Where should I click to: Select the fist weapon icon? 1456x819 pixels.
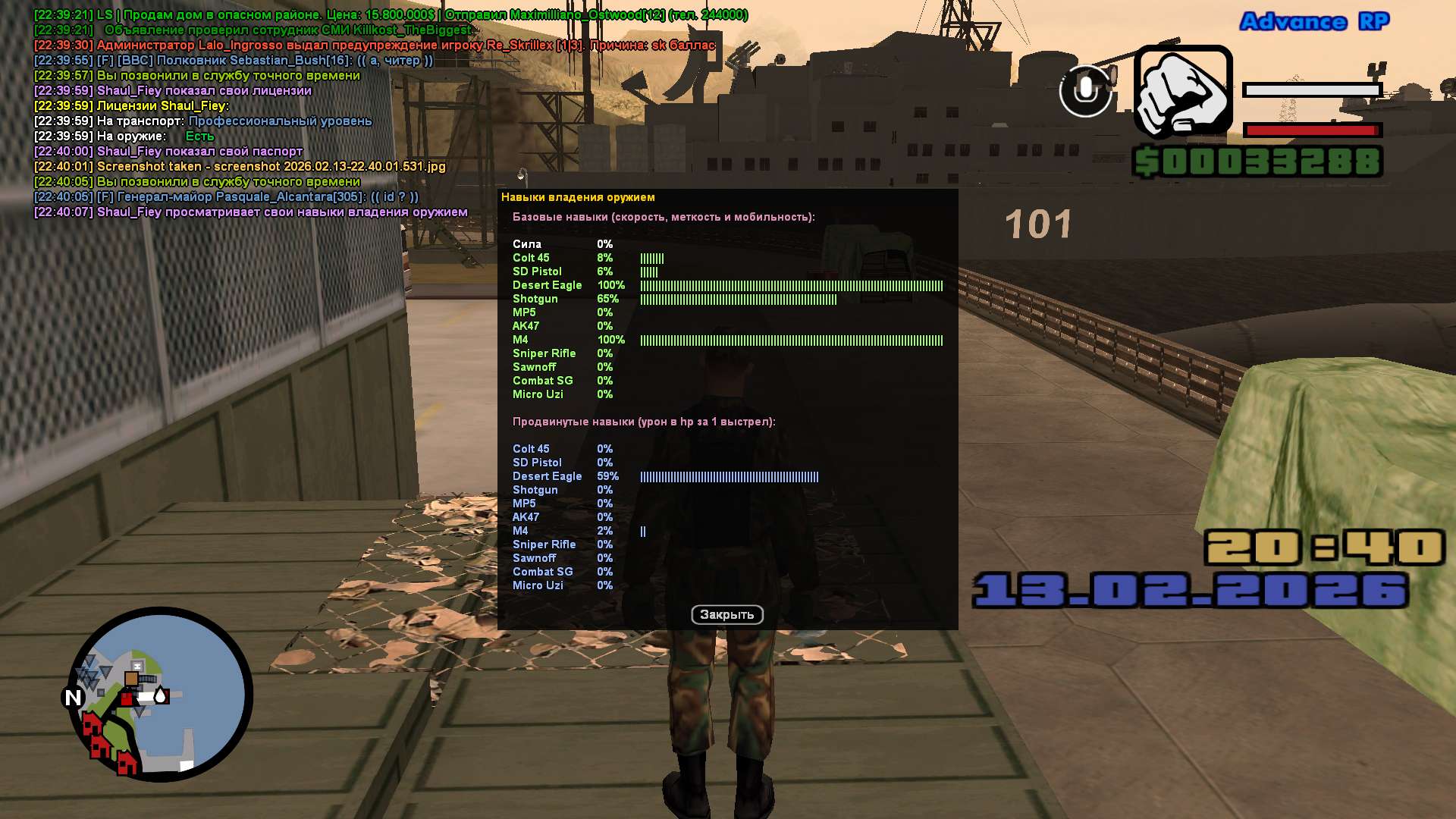click(1182, 91)
